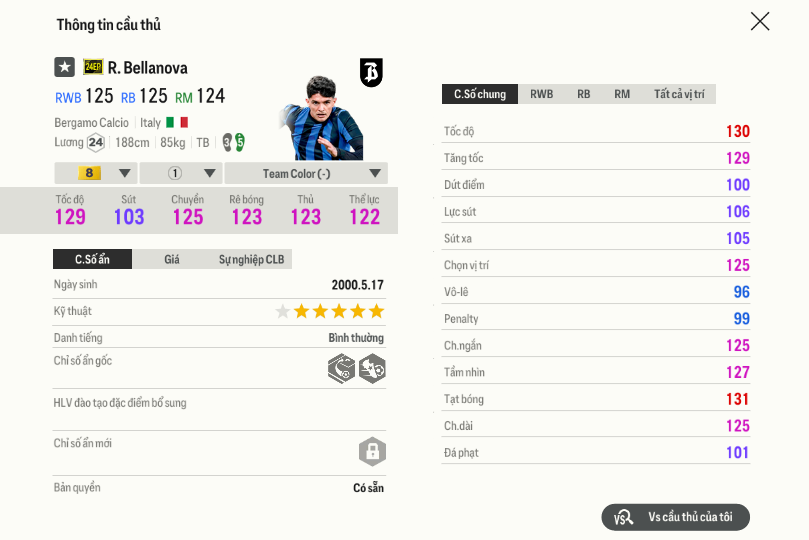Open the Sự nghiệp CLB tab
This screenshot has width=809, height=540.
click(x=251, y=259)
